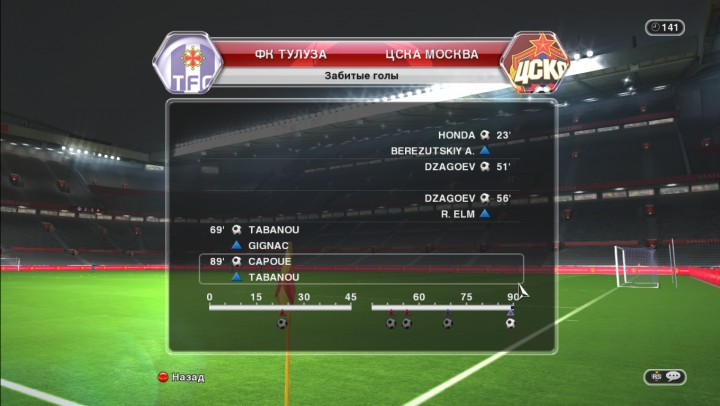The width and height of the screenshot is (720, 406).
Task: Click the last ball marker near minute 90
Action: pyautogui.click(x=510, y=322)
